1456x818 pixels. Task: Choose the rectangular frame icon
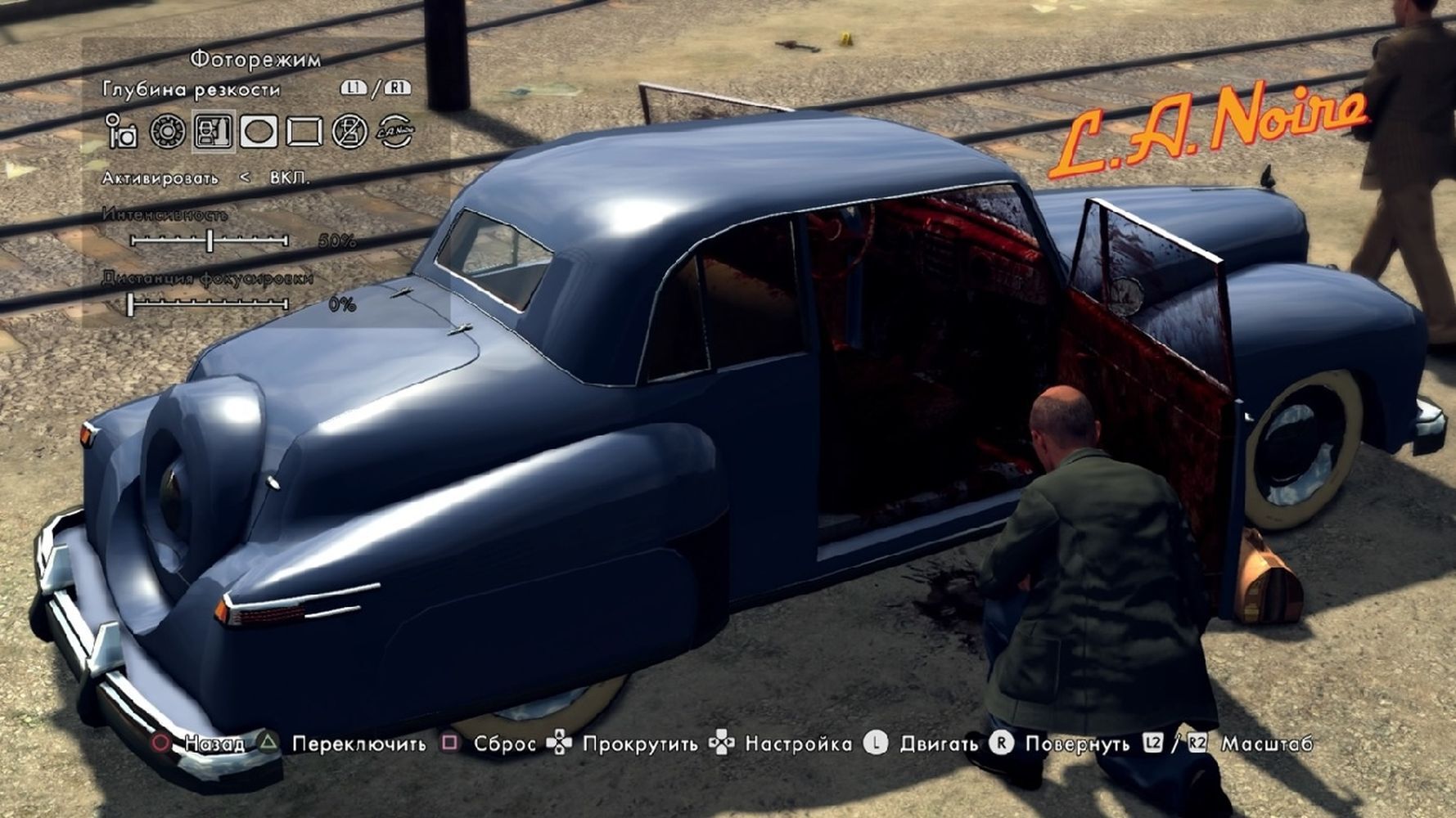304,132
